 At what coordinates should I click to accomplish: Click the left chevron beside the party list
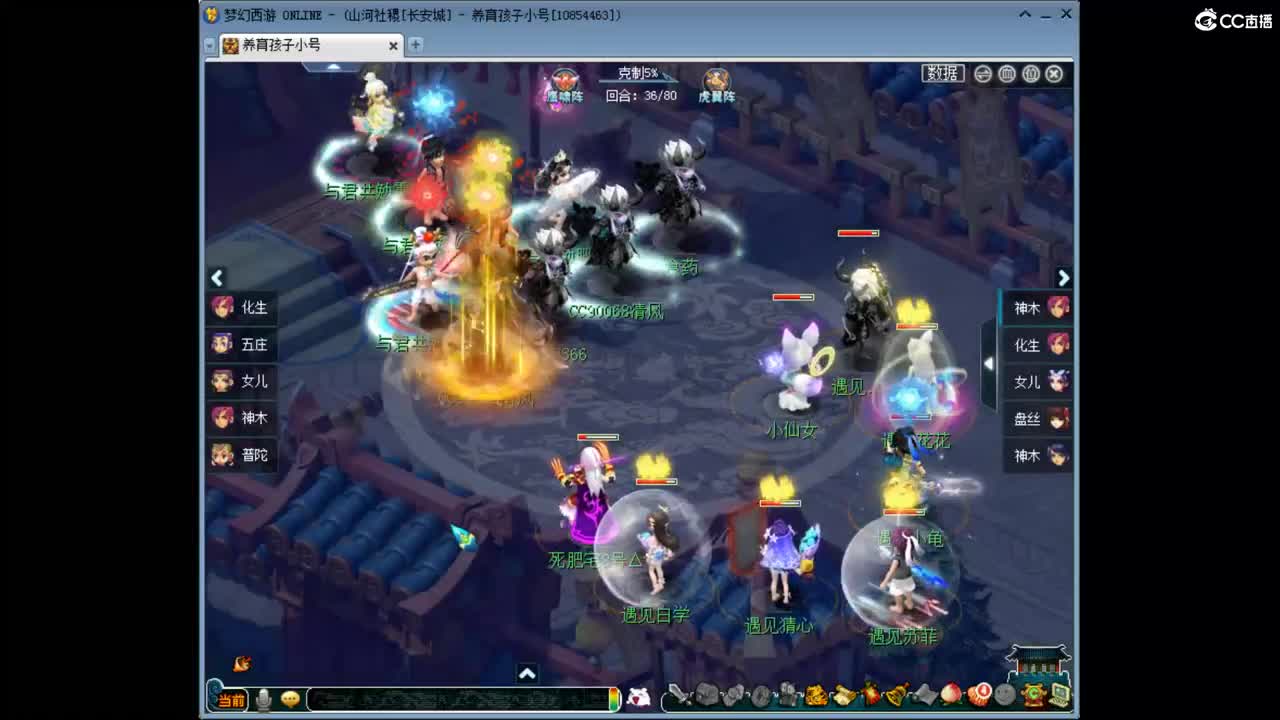tap(217, 277)
